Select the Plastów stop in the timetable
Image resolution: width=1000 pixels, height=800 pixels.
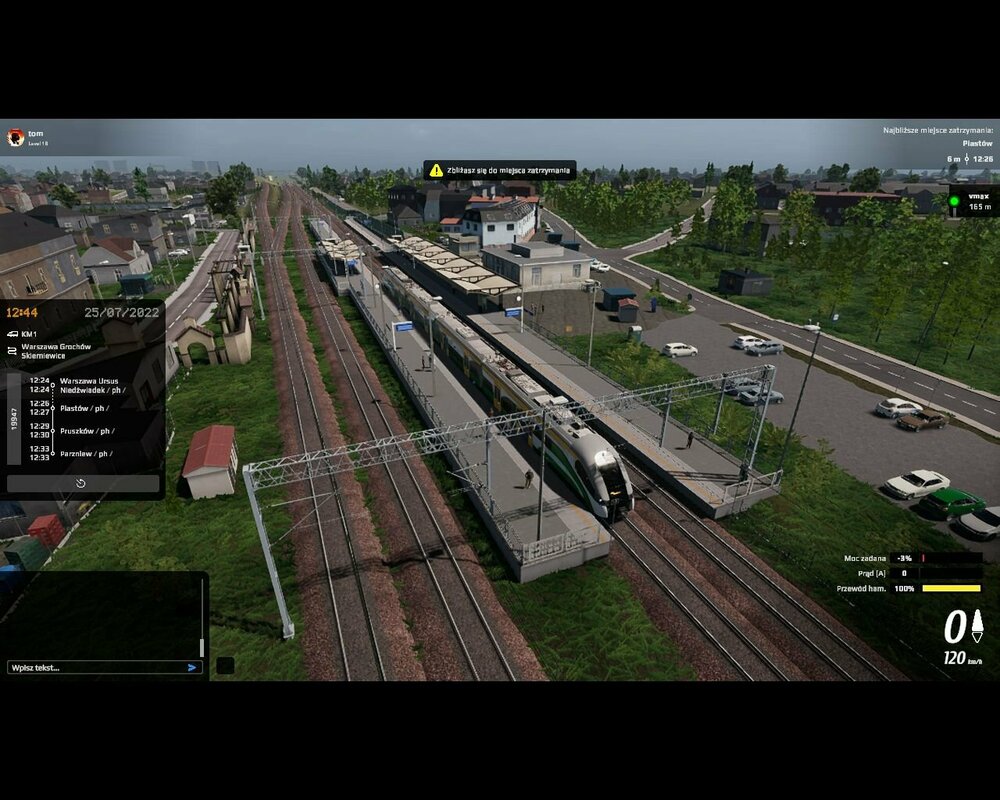[84, 408]
